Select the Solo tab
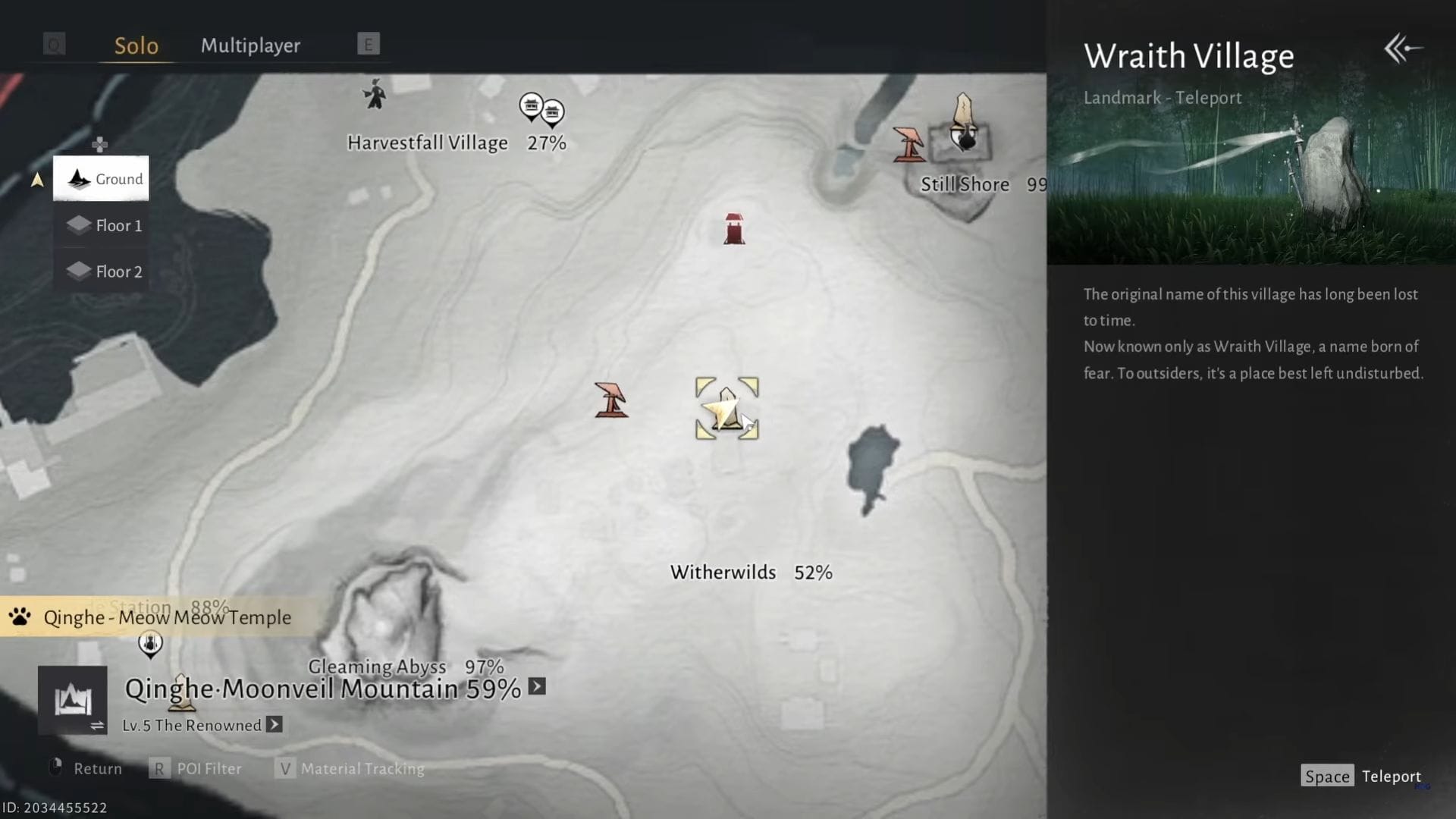 pos(136,45)
